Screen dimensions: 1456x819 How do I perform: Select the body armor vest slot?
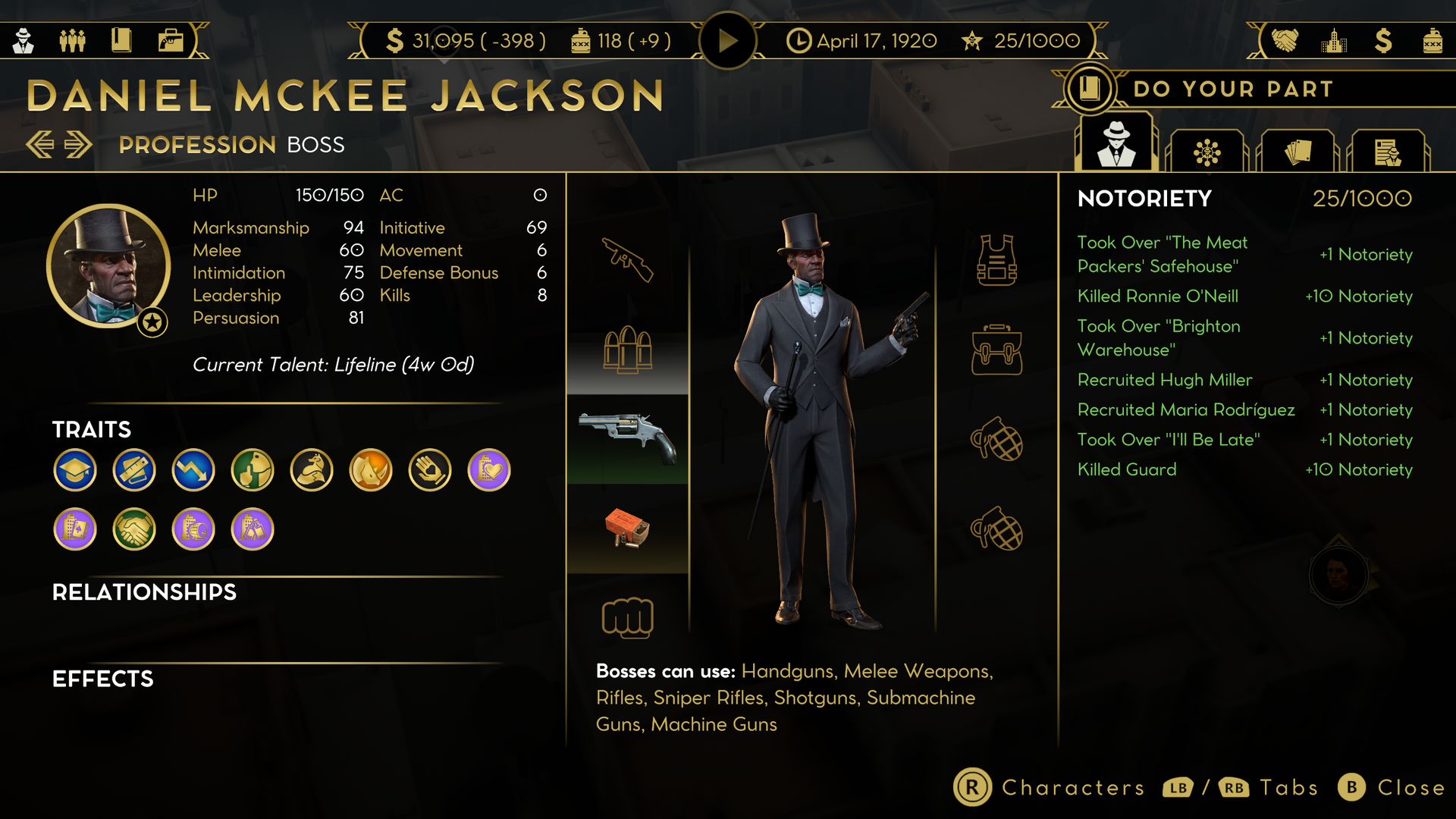996,260
